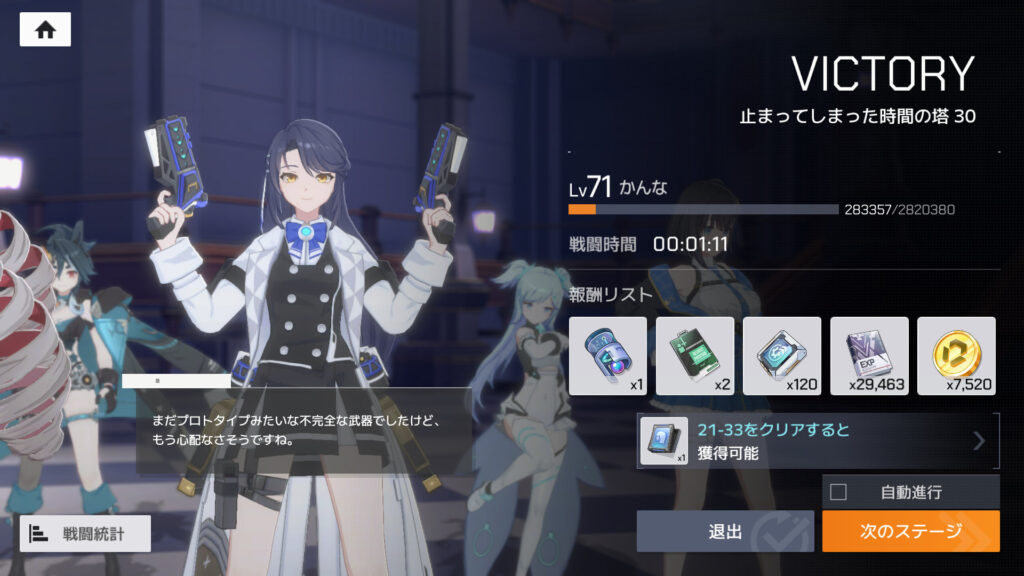Click the 退出 exit button

click(726, 531)
